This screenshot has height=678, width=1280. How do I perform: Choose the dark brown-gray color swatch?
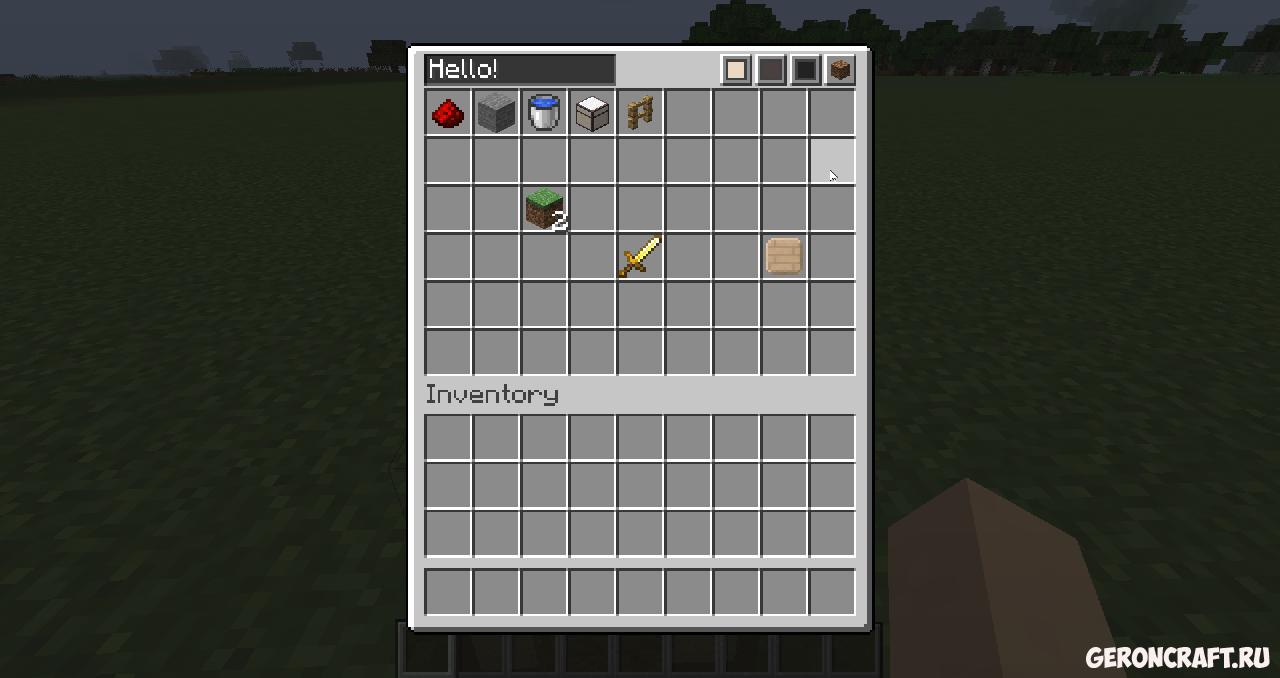pyautogui.click(x=771, y=70)
